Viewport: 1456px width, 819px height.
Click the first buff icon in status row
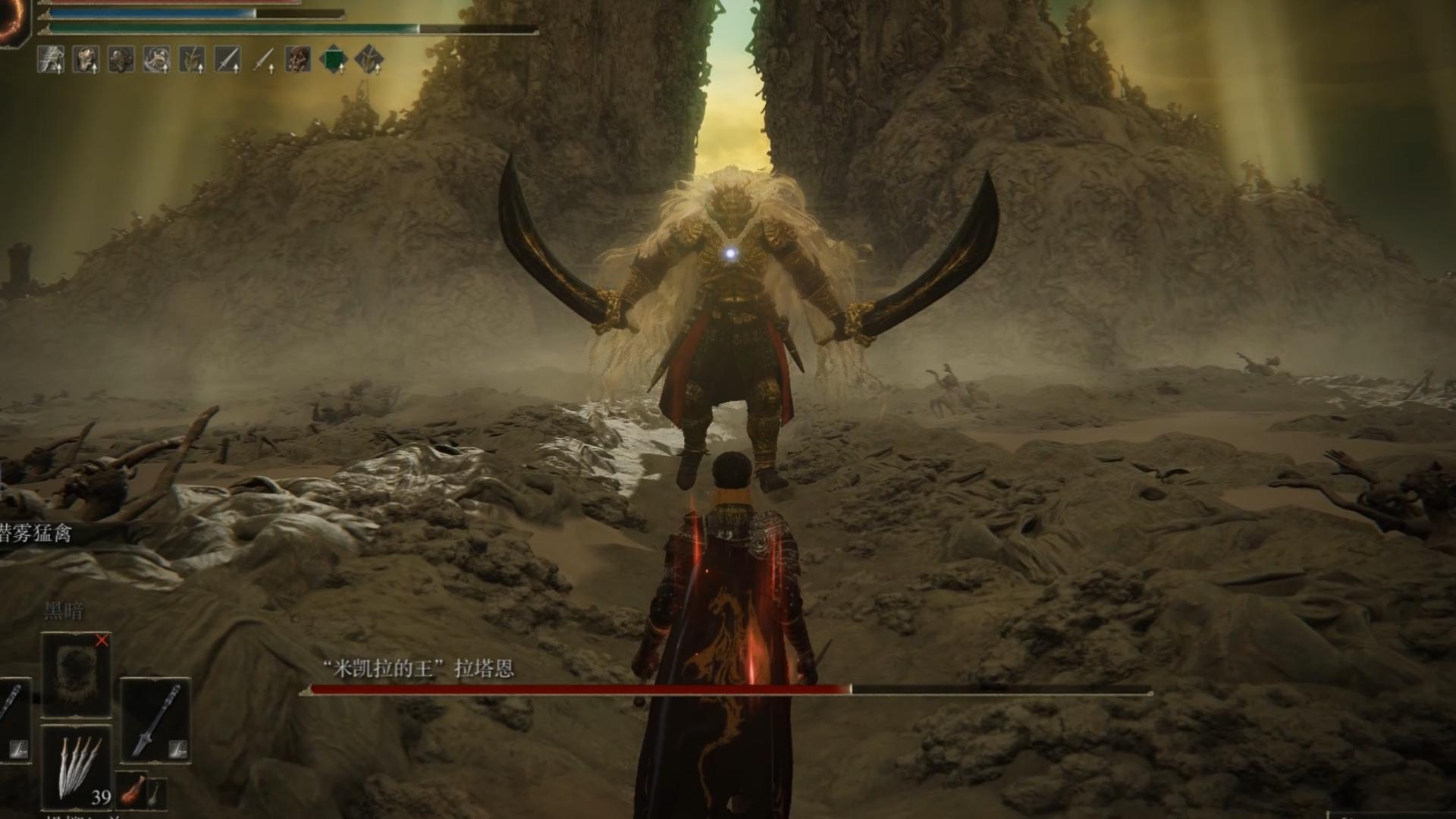[51, 59]
